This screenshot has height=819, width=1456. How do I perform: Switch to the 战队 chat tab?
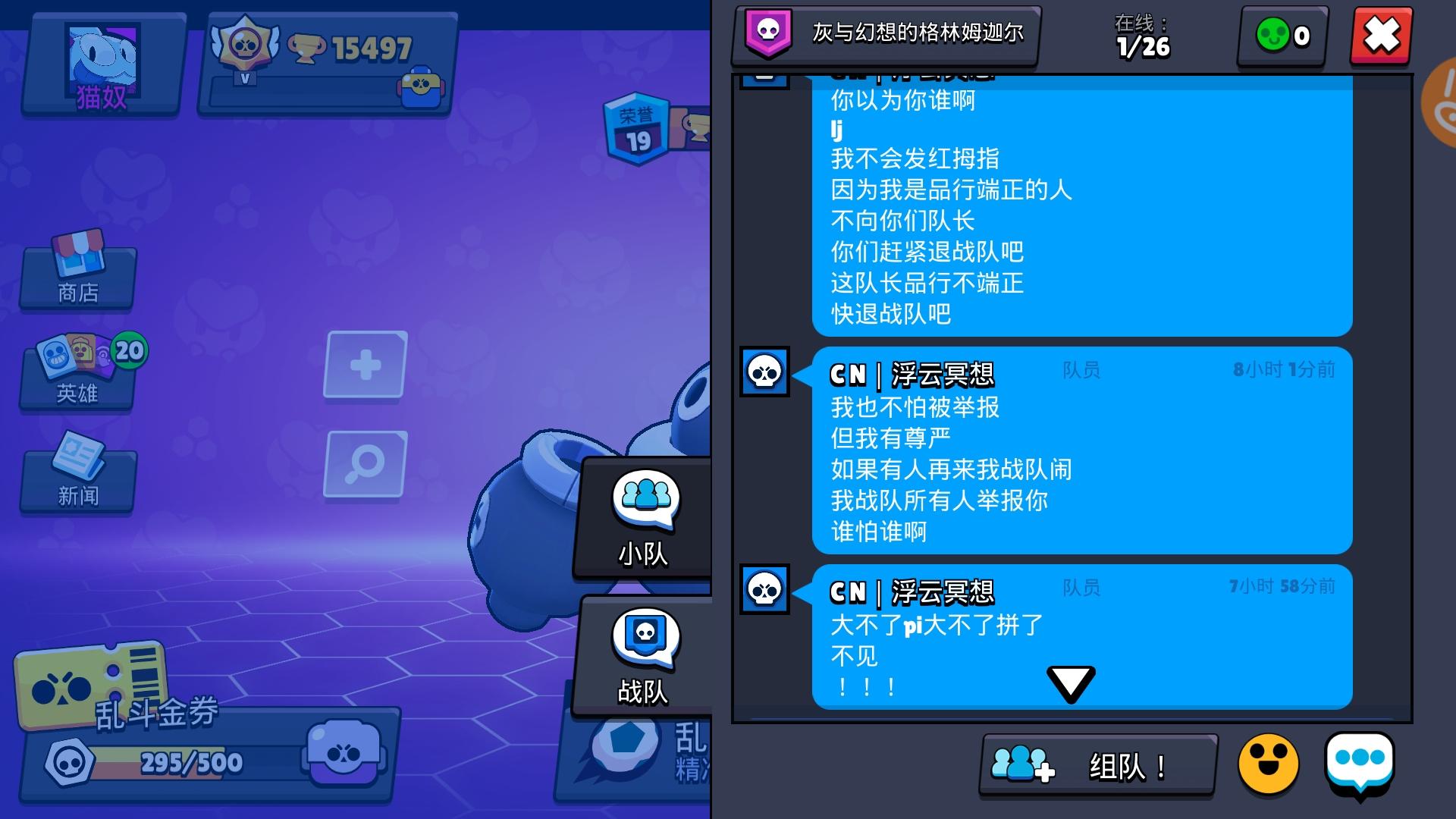(x=644, y=652)
